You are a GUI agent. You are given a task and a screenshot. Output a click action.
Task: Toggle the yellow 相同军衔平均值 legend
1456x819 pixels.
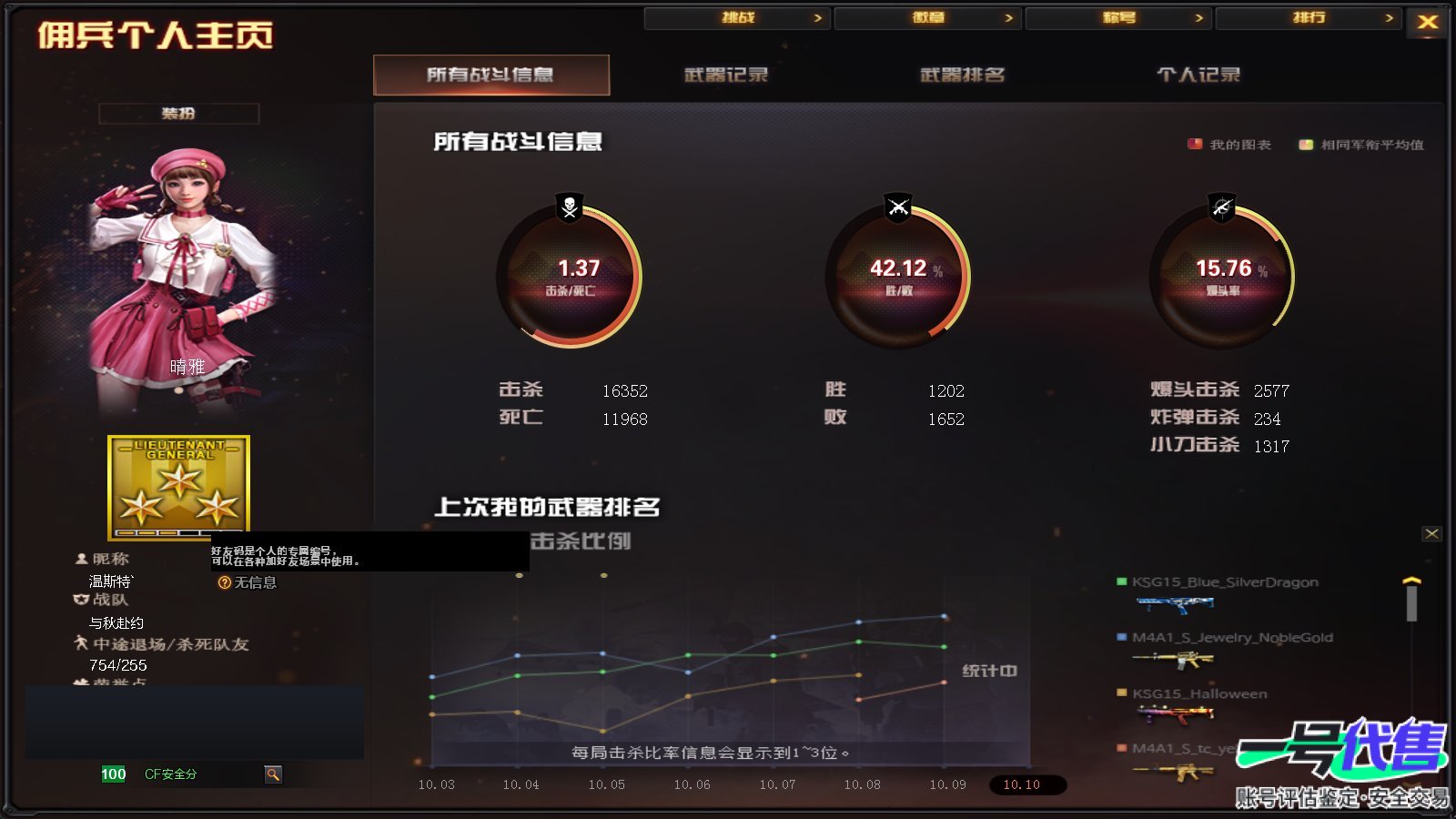tap(1305, 144)
